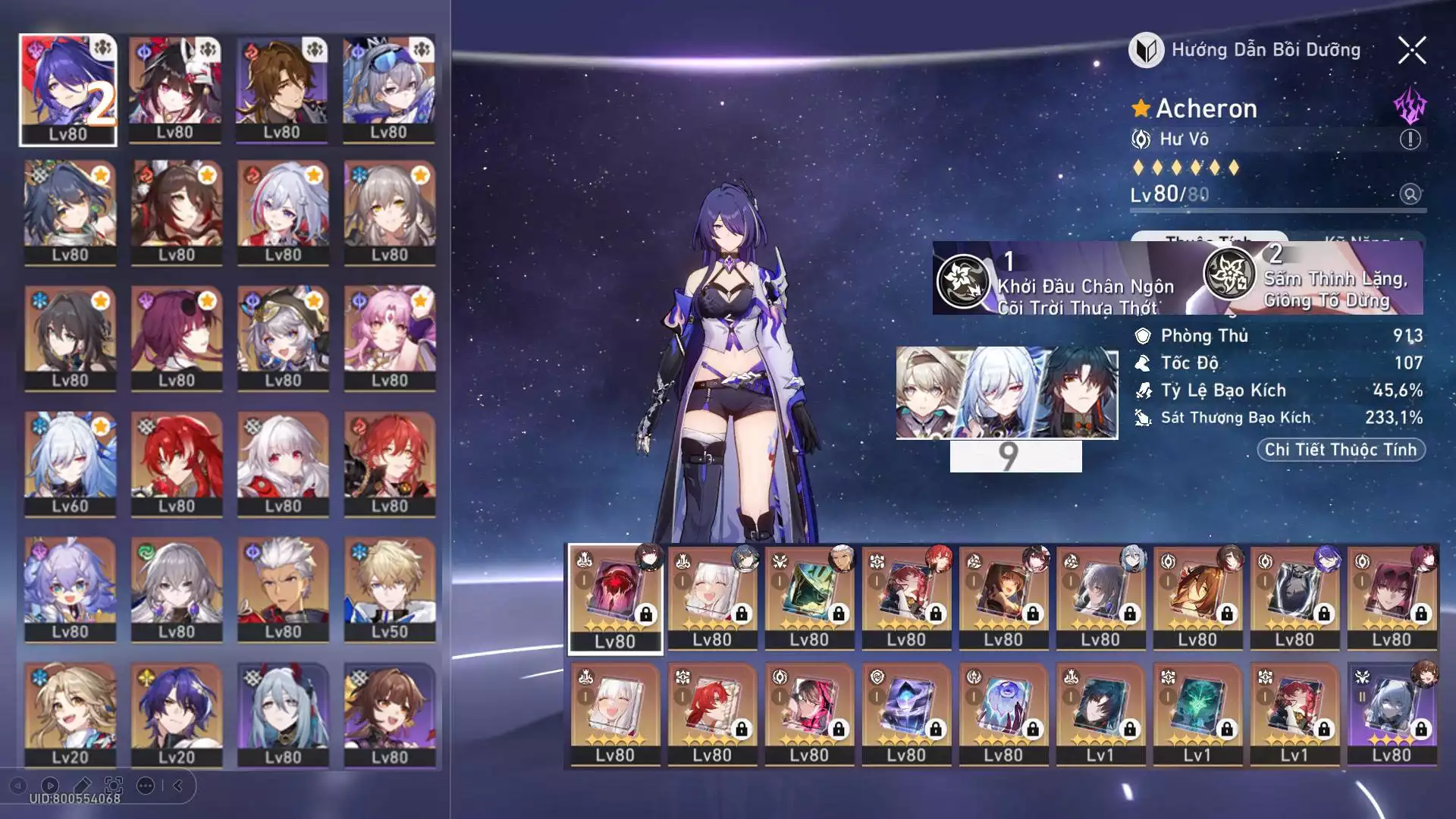Open the three-dots more overlay menu
The height and width of the screenshot is (819, 1456).
[146, 786]
